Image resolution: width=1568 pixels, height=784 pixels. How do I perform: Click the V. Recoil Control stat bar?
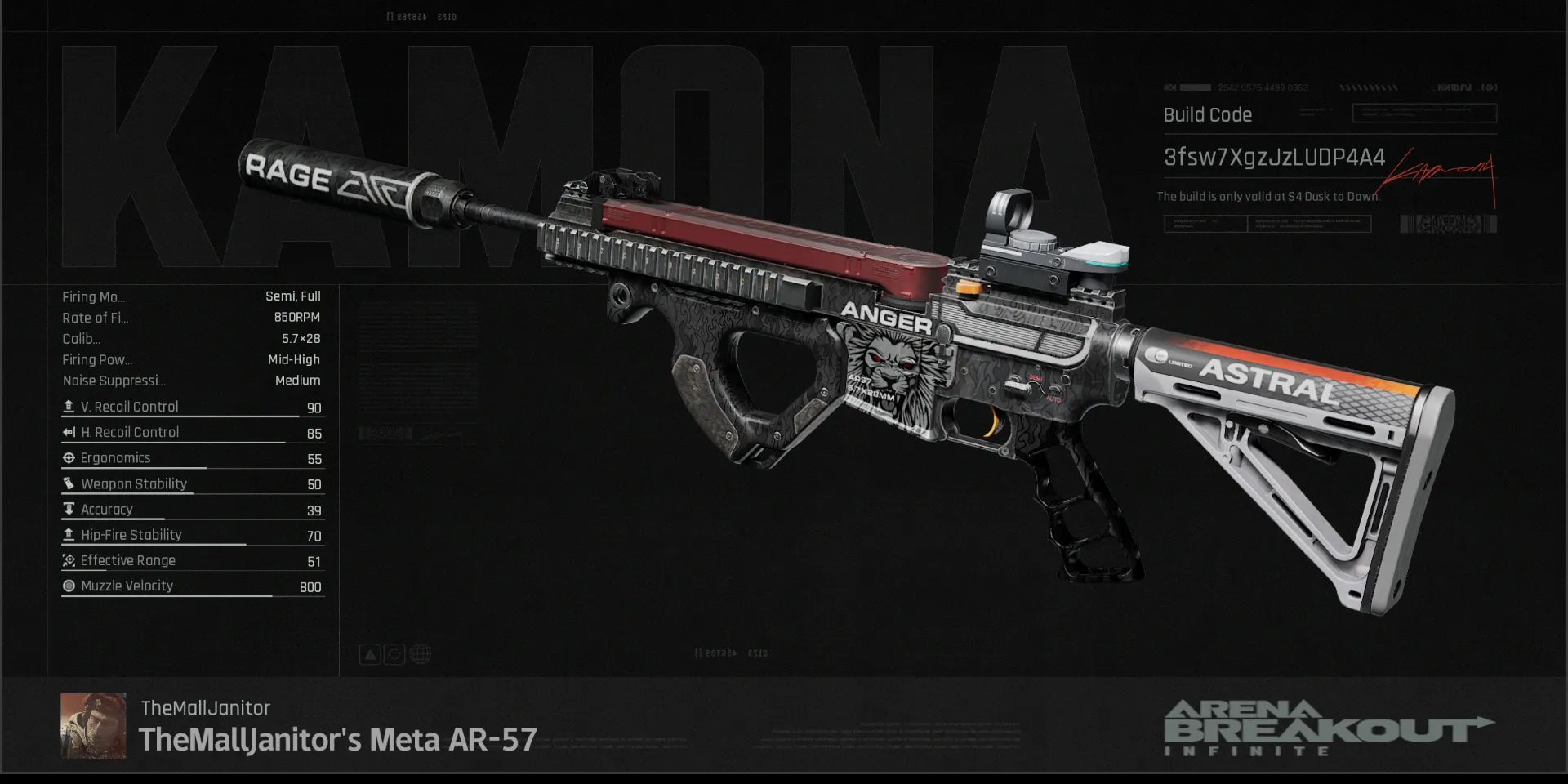click(x=180, y=416)
